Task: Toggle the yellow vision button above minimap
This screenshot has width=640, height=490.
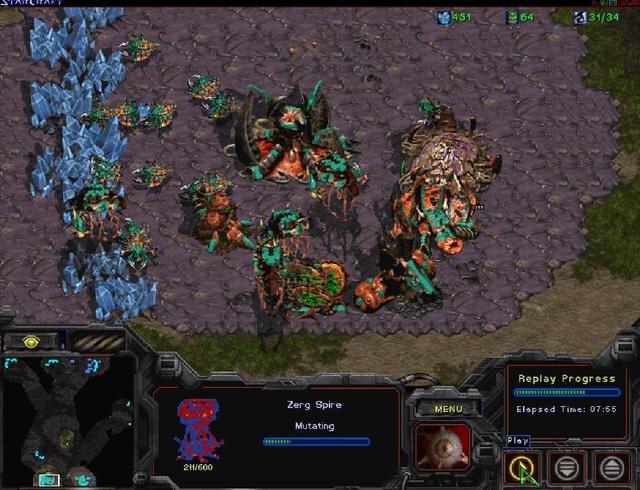Action: pos(32,341)
